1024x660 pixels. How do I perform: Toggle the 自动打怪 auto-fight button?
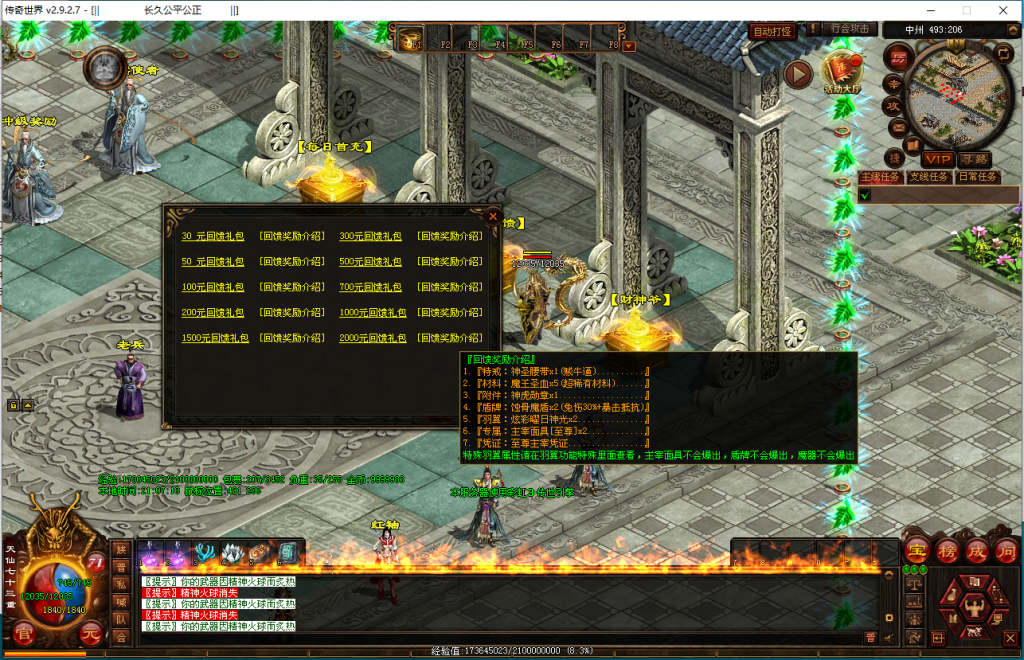click(x=772, y=31)
